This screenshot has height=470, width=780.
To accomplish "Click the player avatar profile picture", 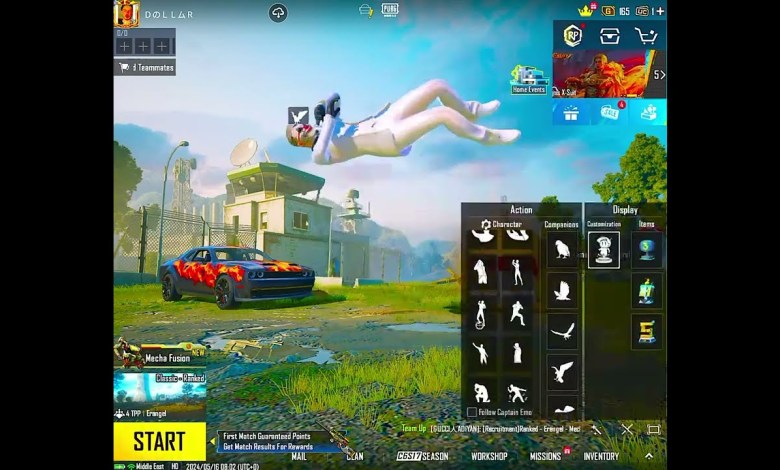I will (x=127, y=14).
